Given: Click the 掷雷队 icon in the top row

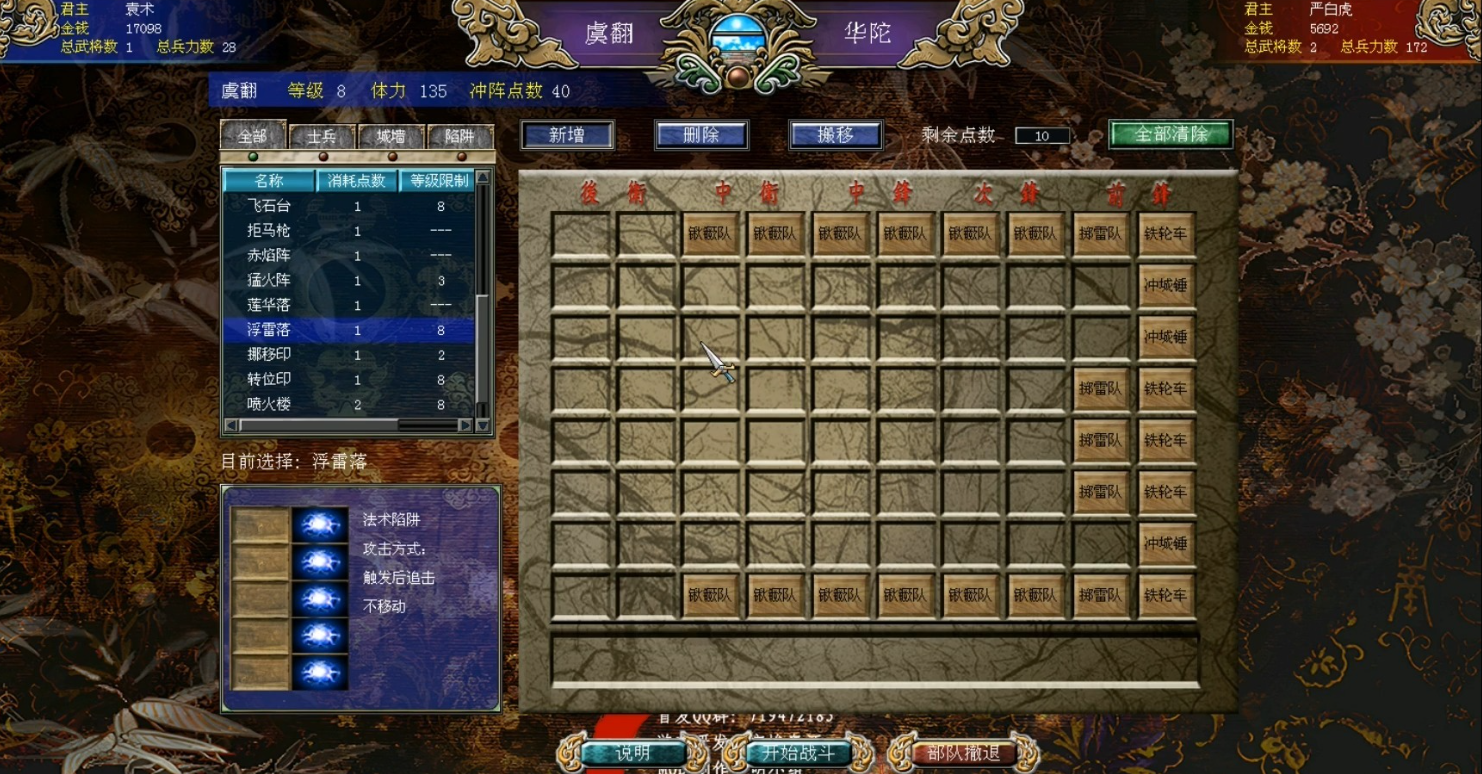Looking at the screenshot, I should click(1102, 232).
